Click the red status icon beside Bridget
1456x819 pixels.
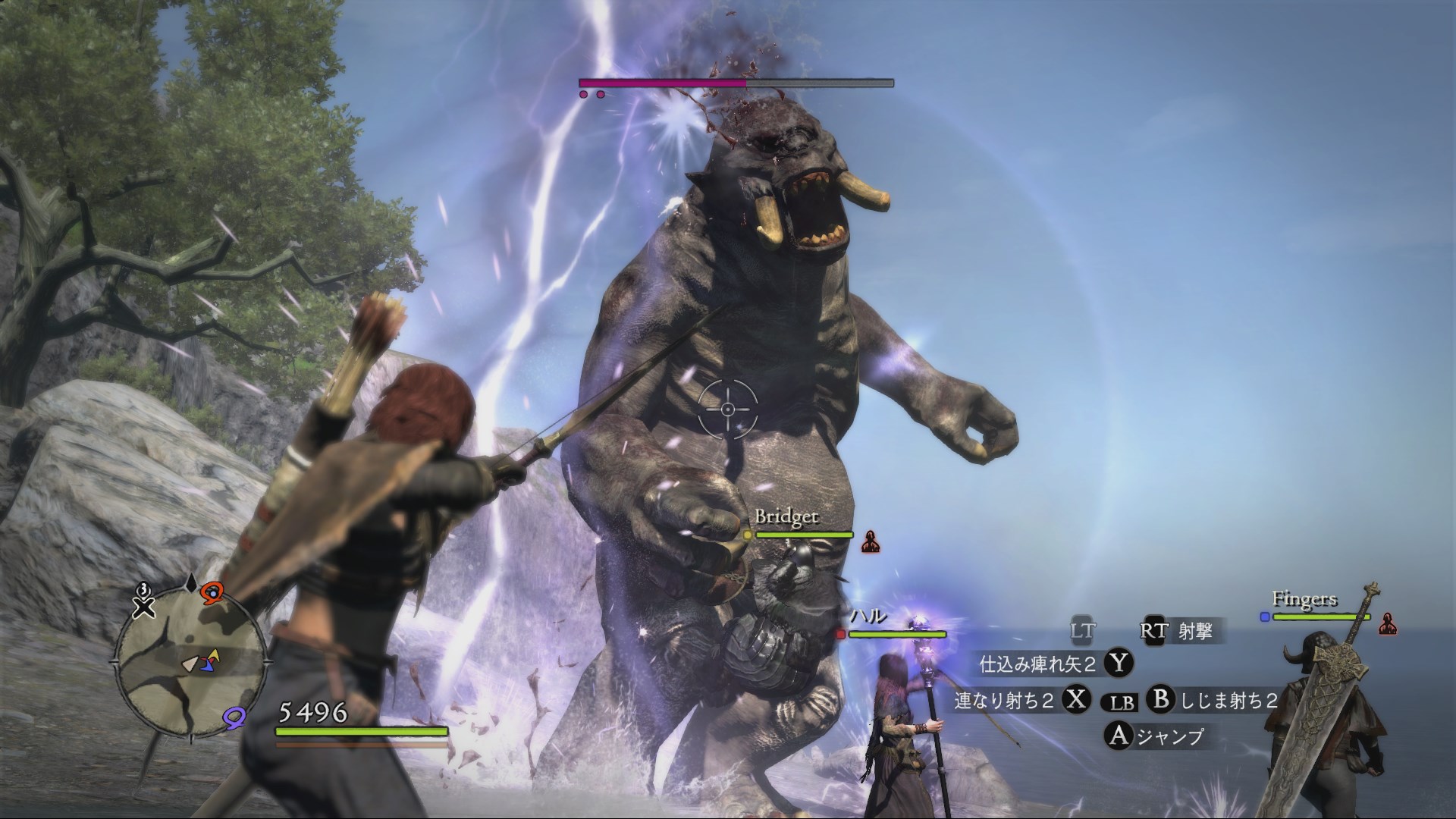tap(871, 541)
